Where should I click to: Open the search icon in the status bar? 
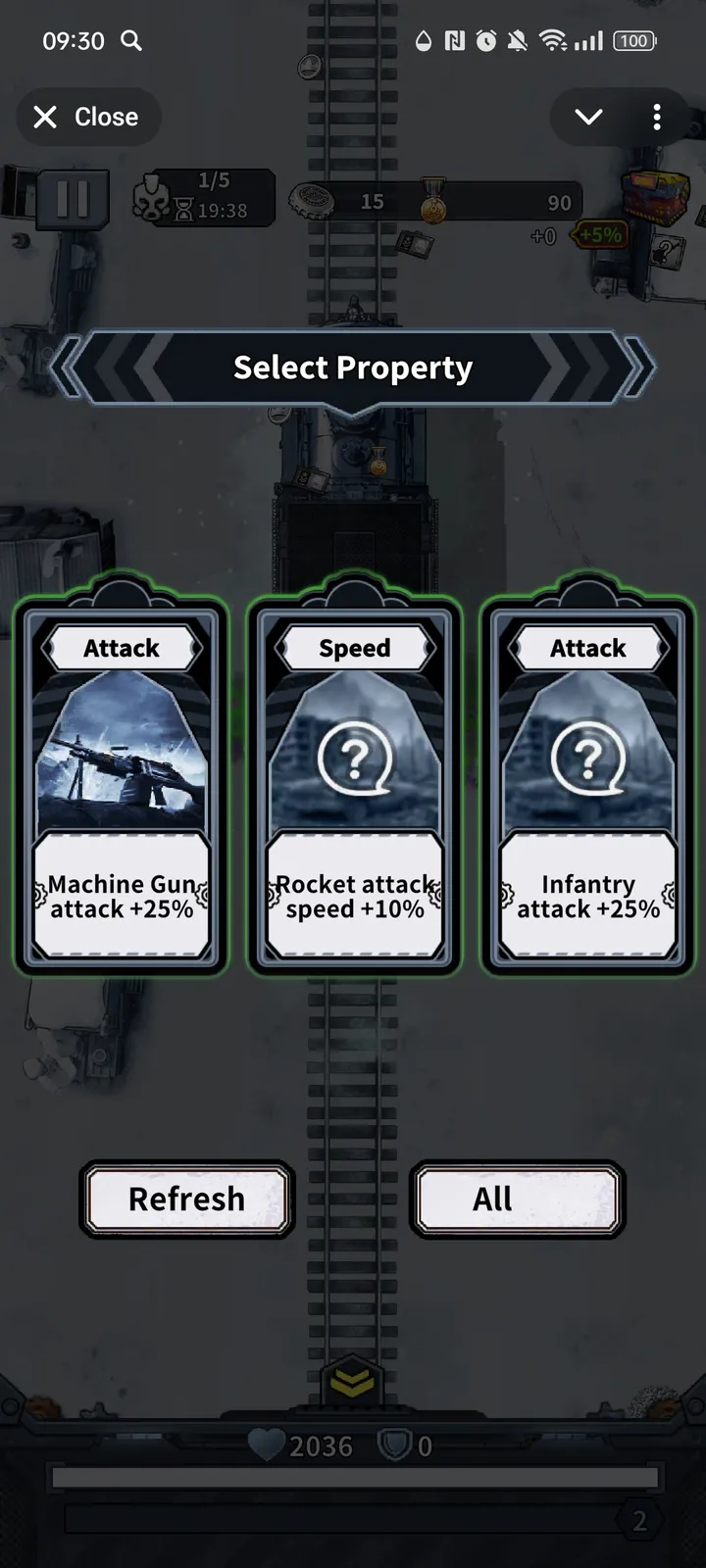click(x=131, y=41)
